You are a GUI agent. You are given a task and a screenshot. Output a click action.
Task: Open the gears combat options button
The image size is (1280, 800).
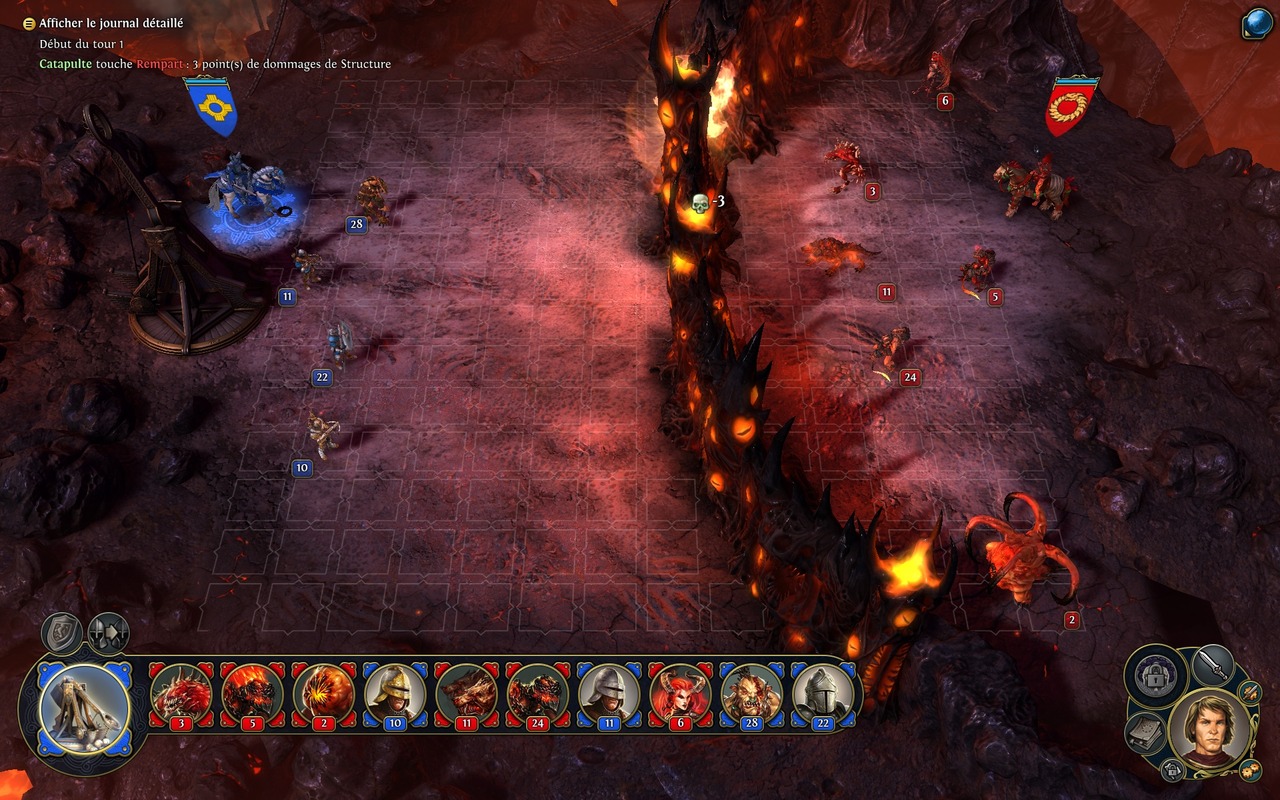point(1250,770)
